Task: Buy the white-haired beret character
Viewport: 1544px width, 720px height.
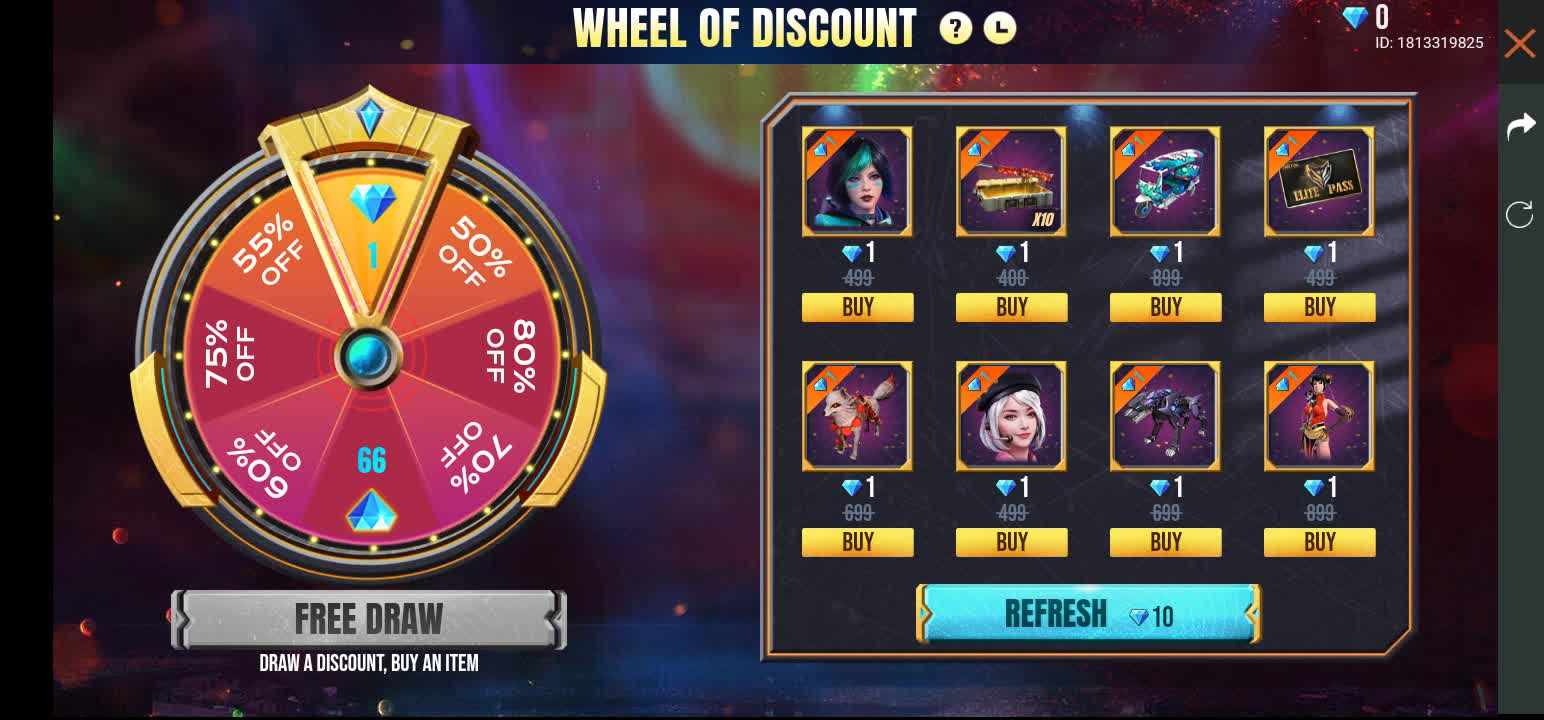Action: 1011,542
